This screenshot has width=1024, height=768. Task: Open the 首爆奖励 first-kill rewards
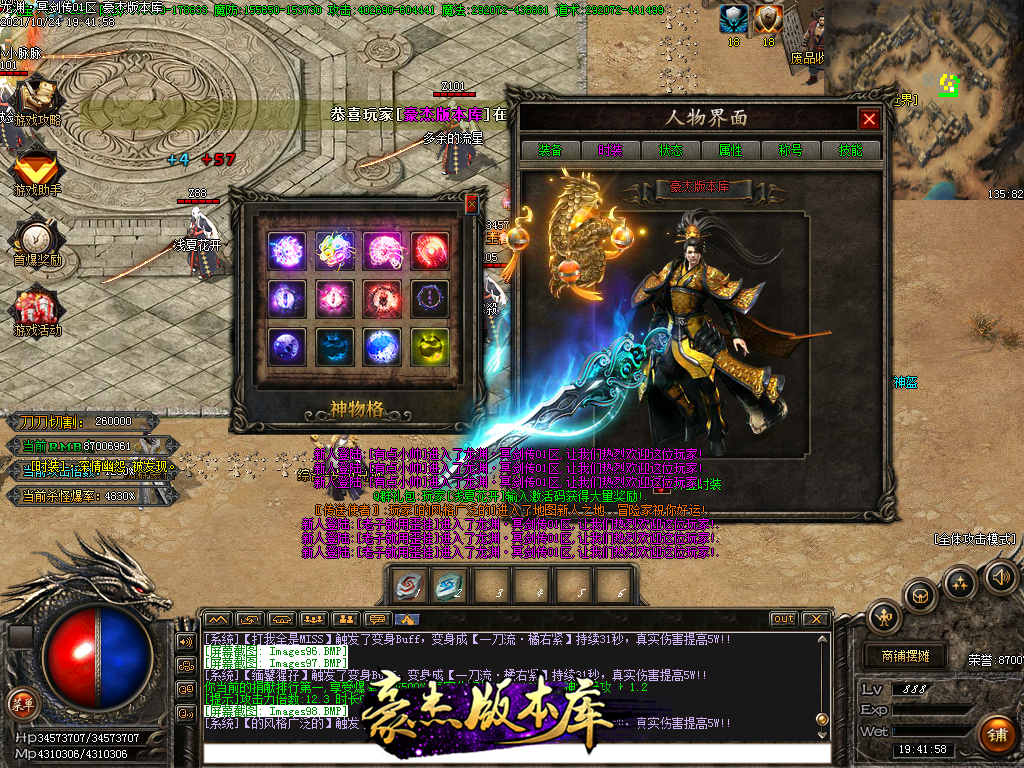(x=36, y=242)
